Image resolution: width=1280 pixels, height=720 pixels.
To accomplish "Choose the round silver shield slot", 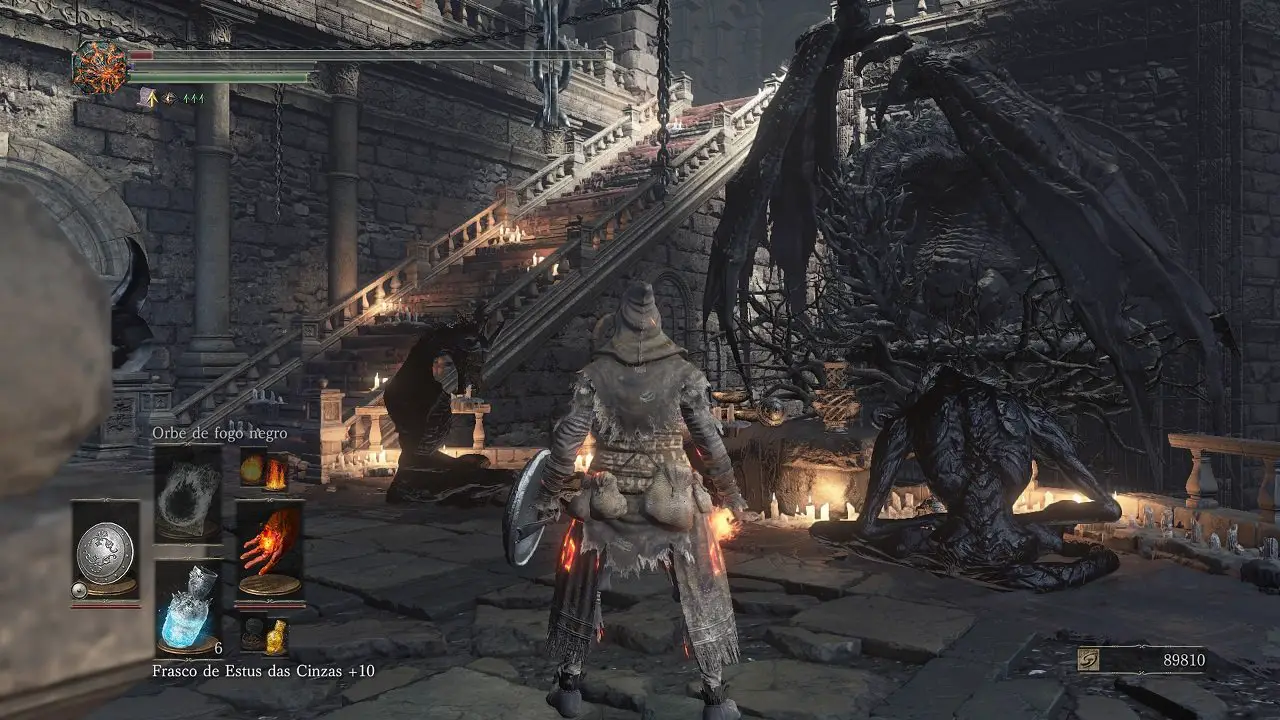I will pos(105,550).
